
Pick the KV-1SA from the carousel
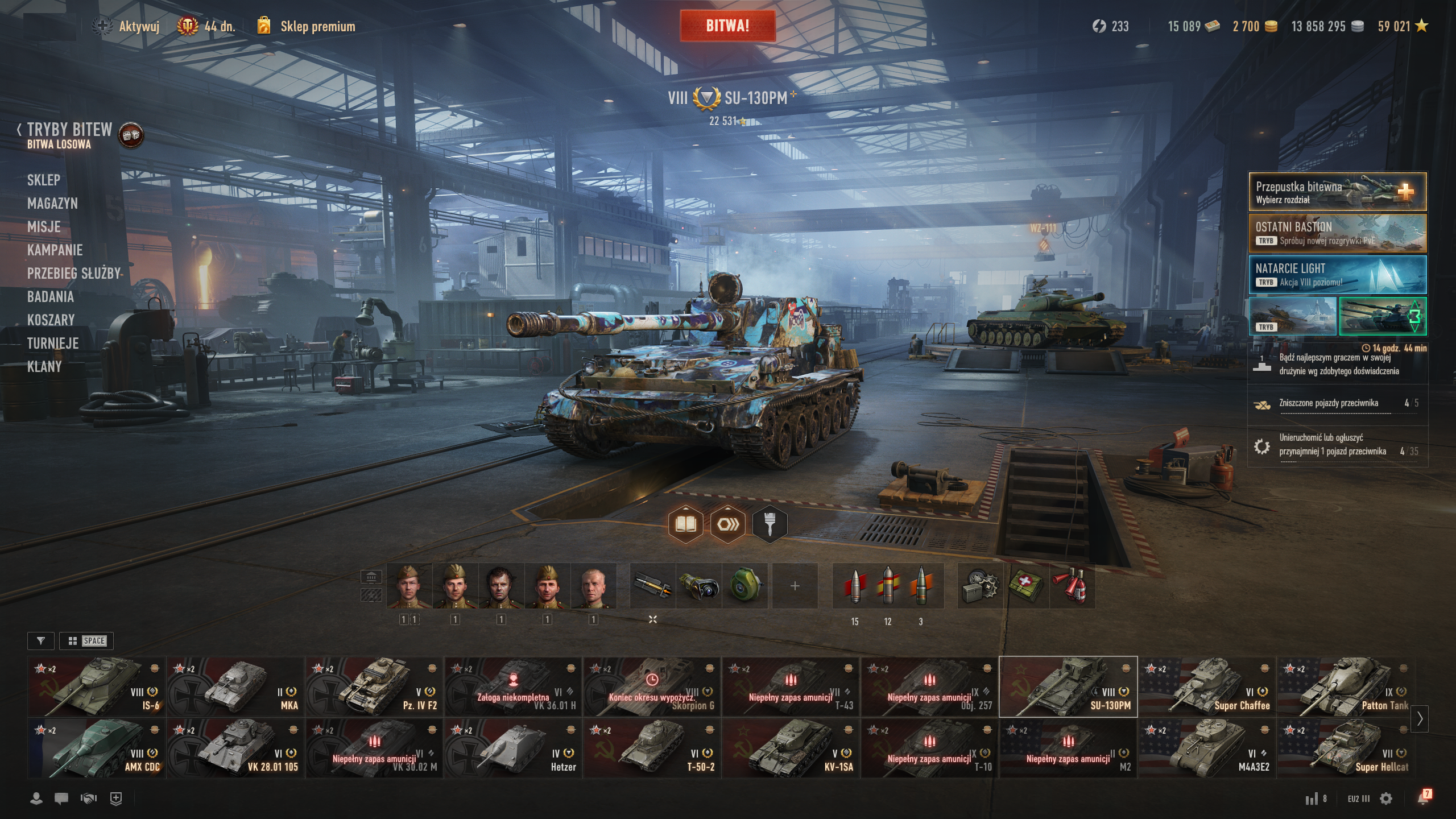click(791, 748)
